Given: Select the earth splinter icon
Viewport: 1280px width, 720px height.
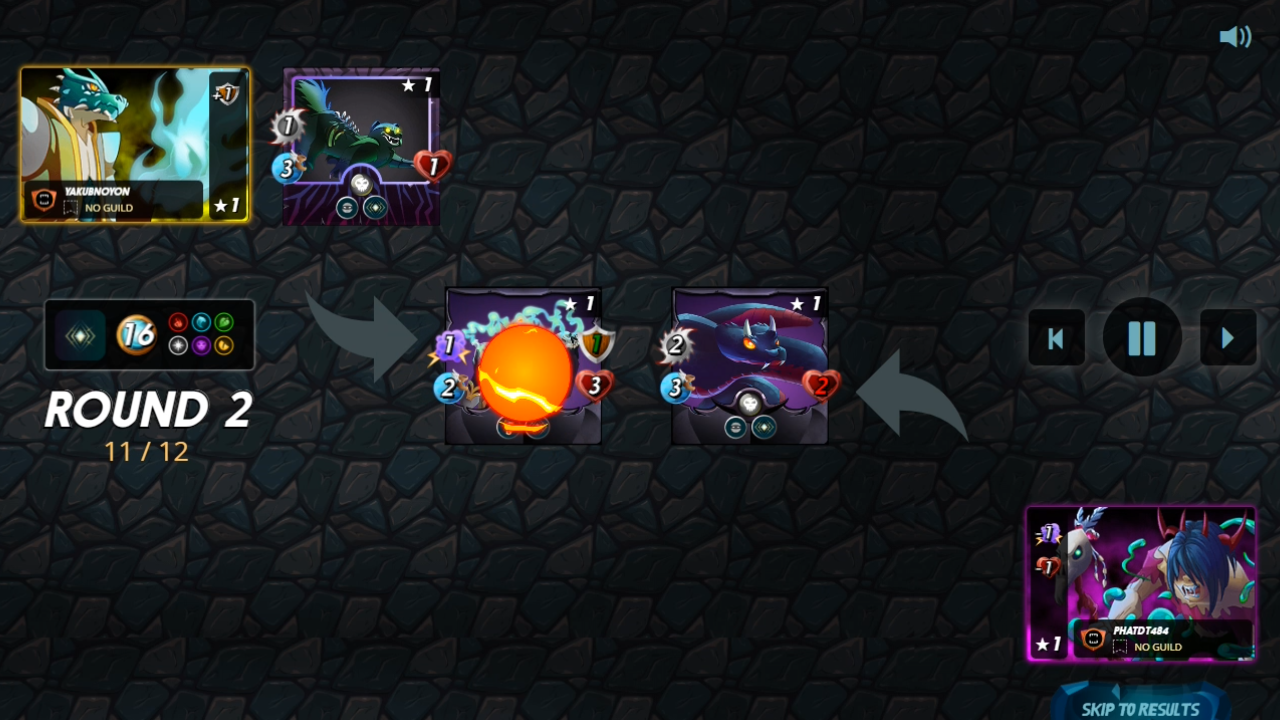Looking at the screenshot, I should click(x=223, y=322).
